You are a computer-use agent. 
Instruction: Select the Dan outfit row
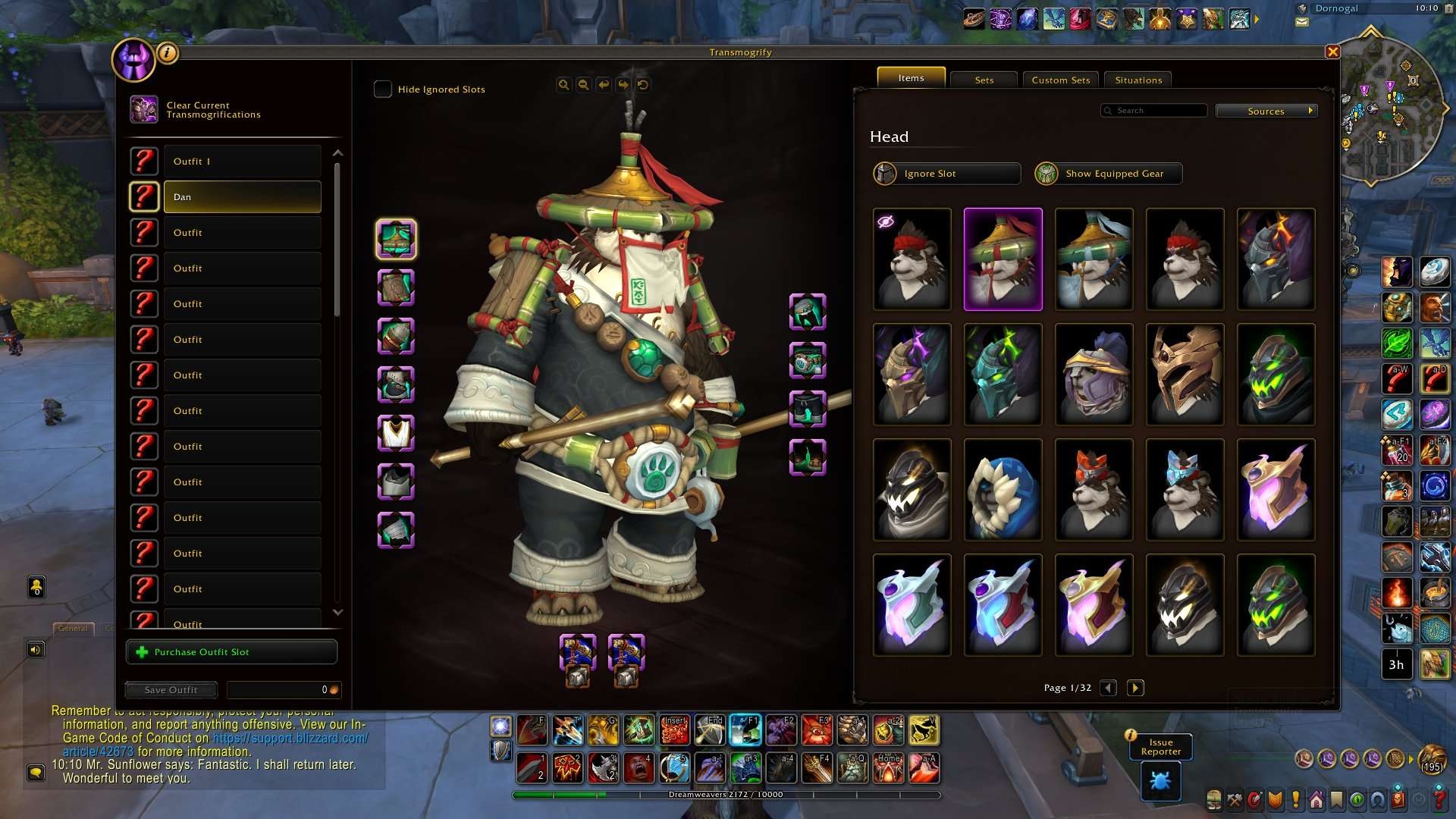[x=242, y=197]
